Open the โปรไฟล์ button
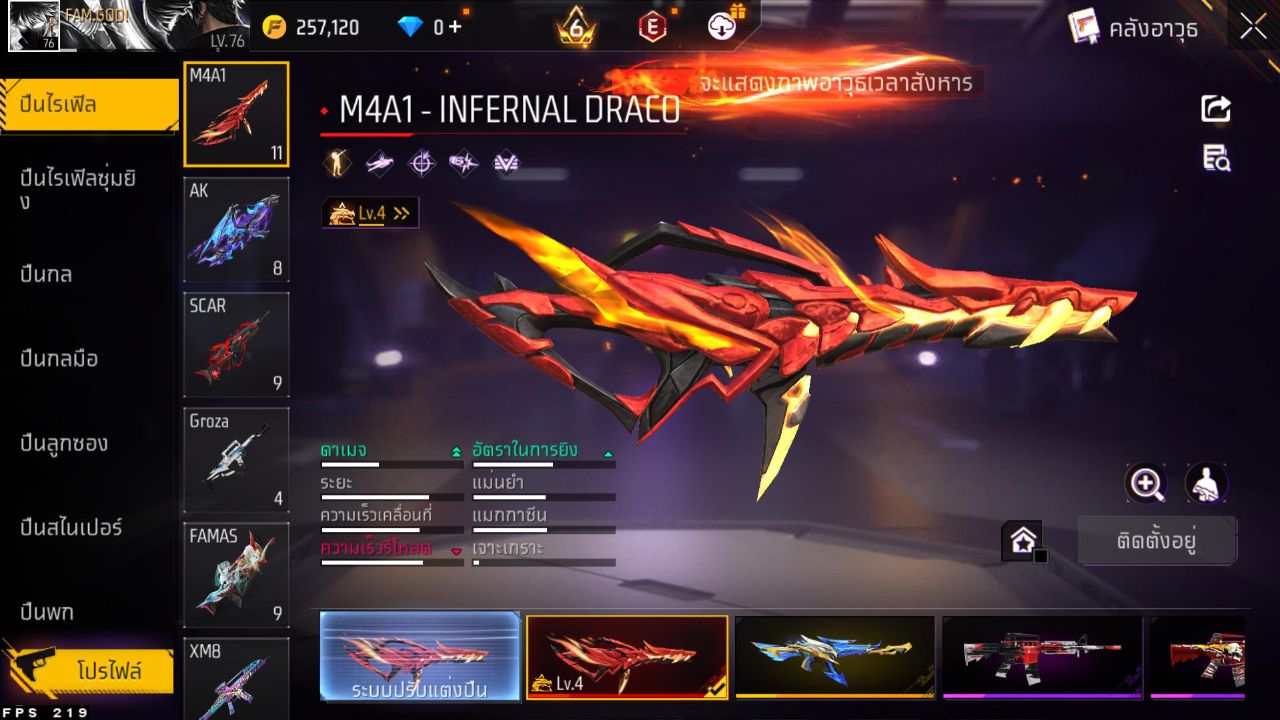1280x720 pixels. coord(108,671)
